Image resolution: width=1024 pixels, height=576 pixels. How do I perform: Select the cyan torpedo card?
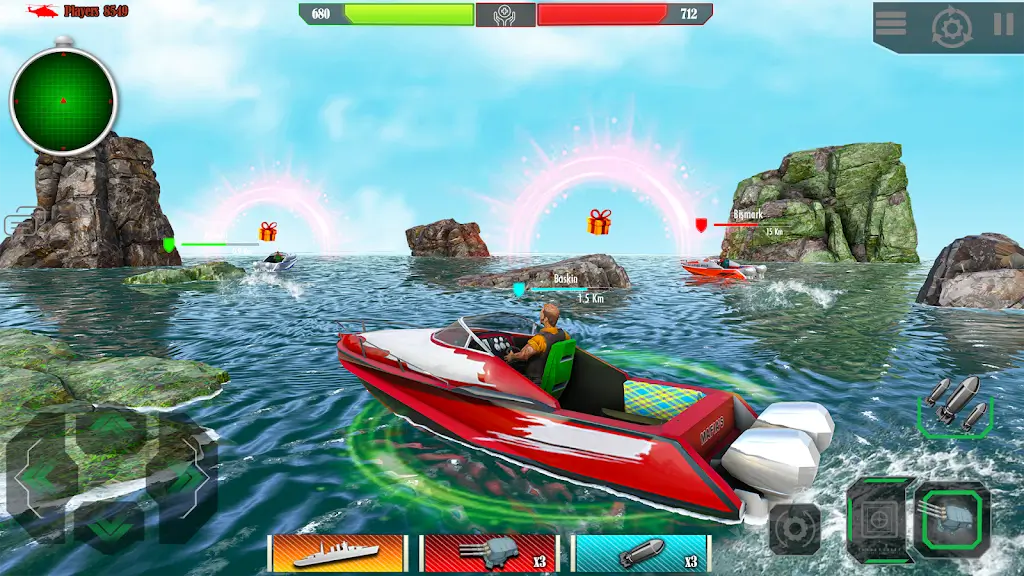[x=641, y=553]
